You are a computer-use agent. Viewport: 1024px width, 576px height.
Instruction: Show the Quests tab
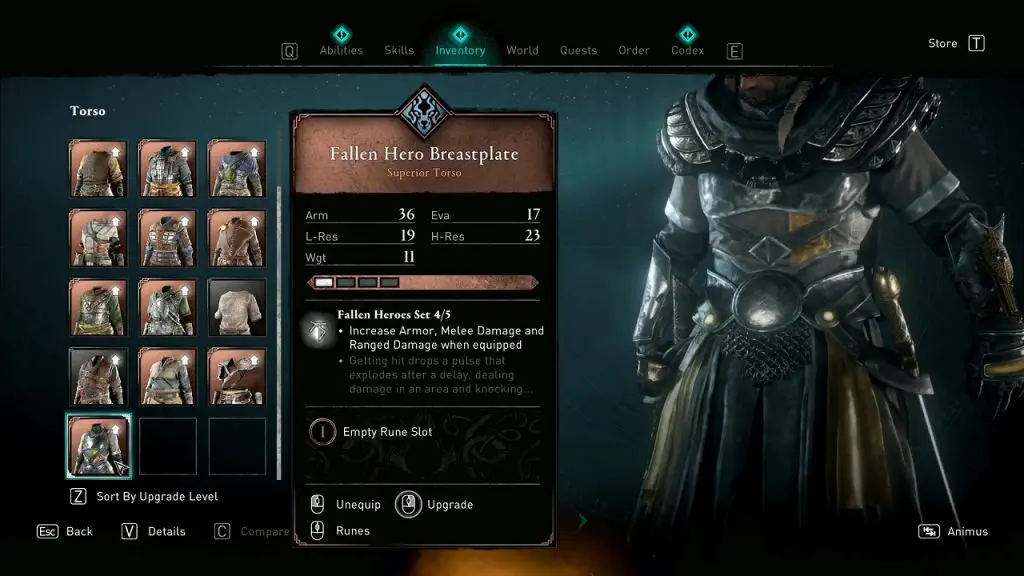578,50
